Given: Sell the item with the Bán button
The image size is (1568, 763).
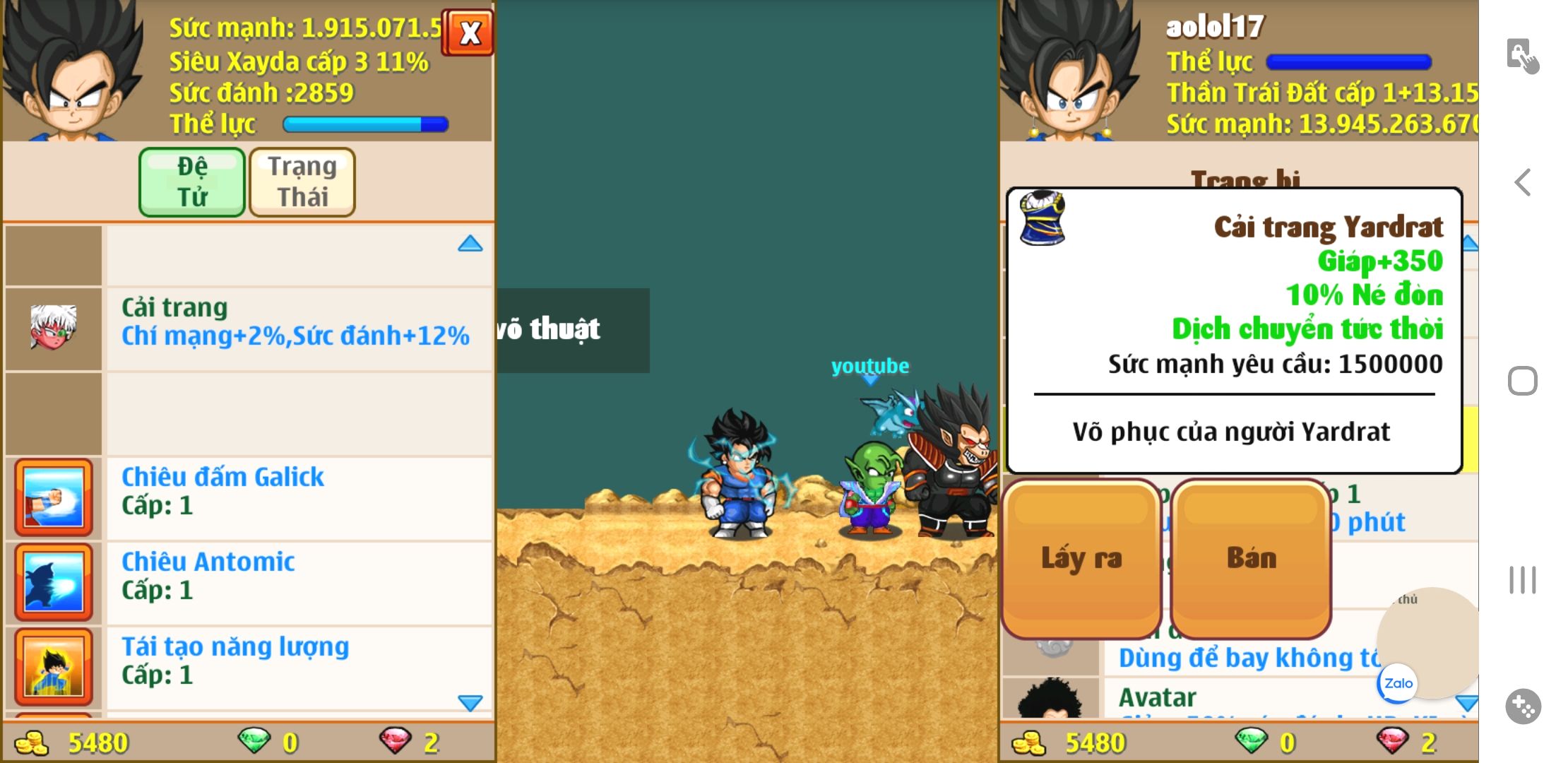Looking at the screenshot, I should click(1251, 559).
